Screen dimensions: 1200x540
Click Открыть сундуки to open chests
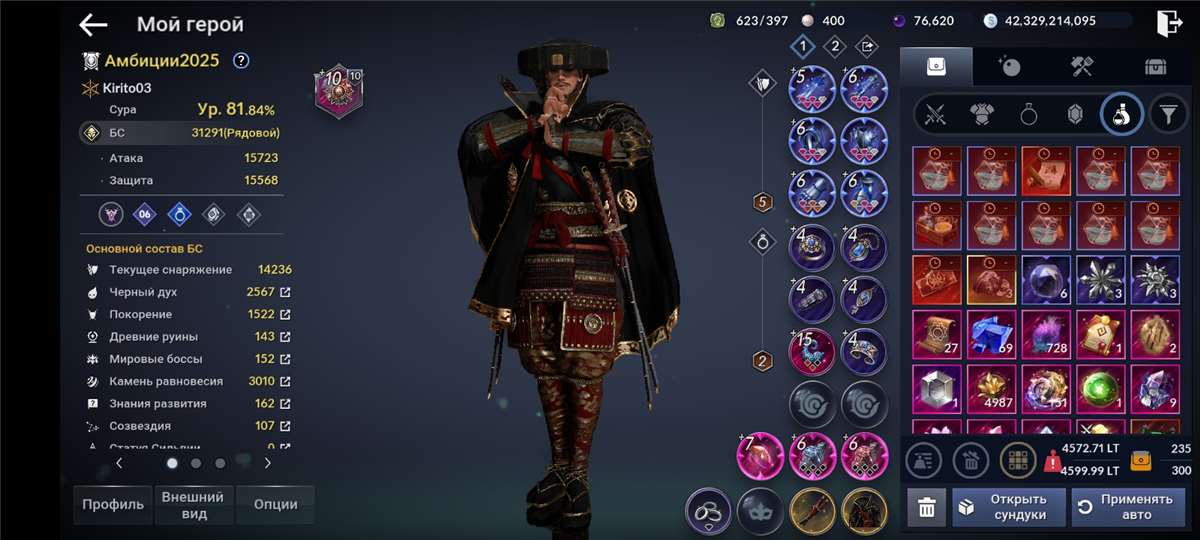1007,508
